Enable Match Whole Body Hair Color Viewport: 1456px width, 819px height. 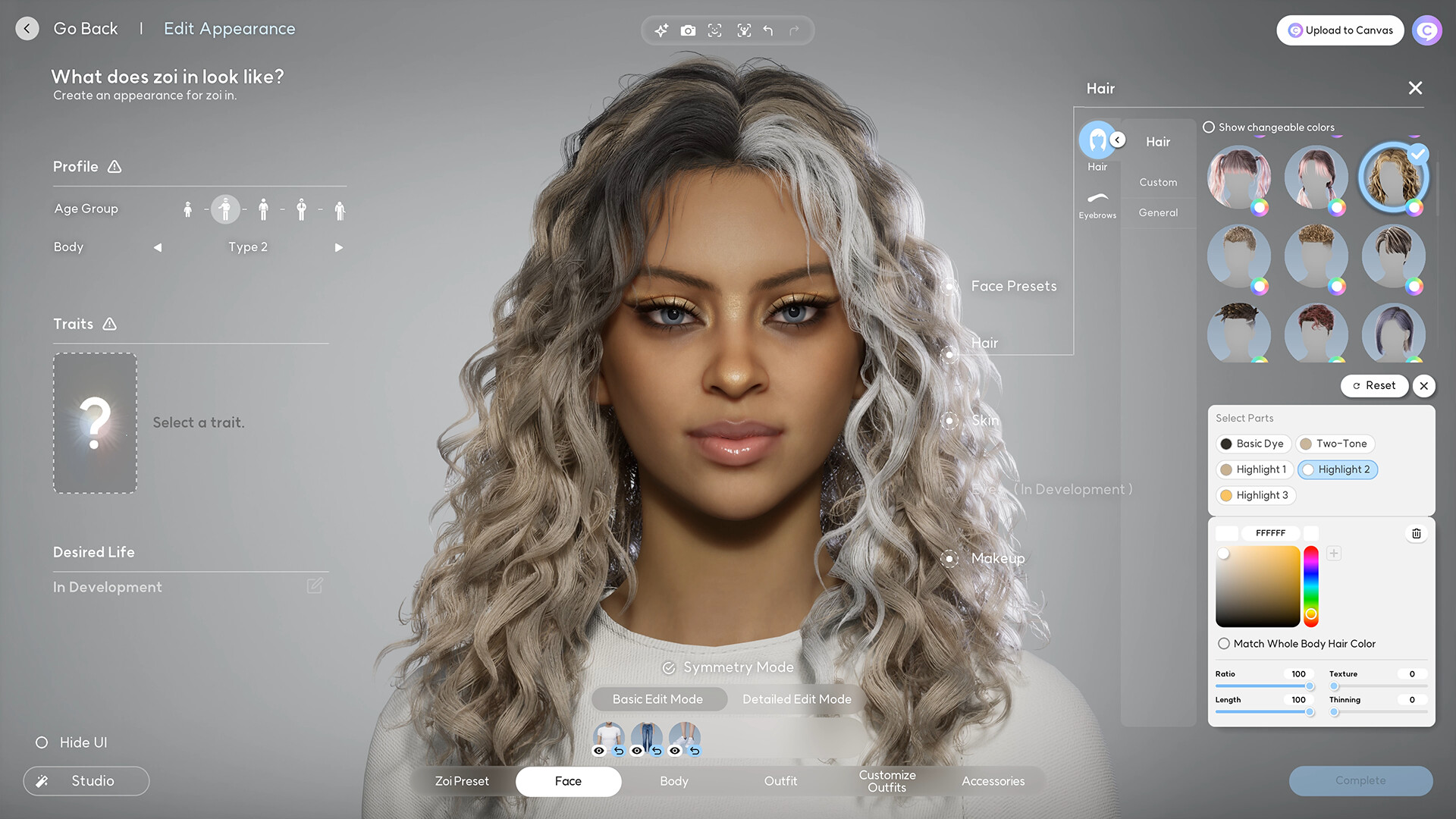click(1223, 643)
